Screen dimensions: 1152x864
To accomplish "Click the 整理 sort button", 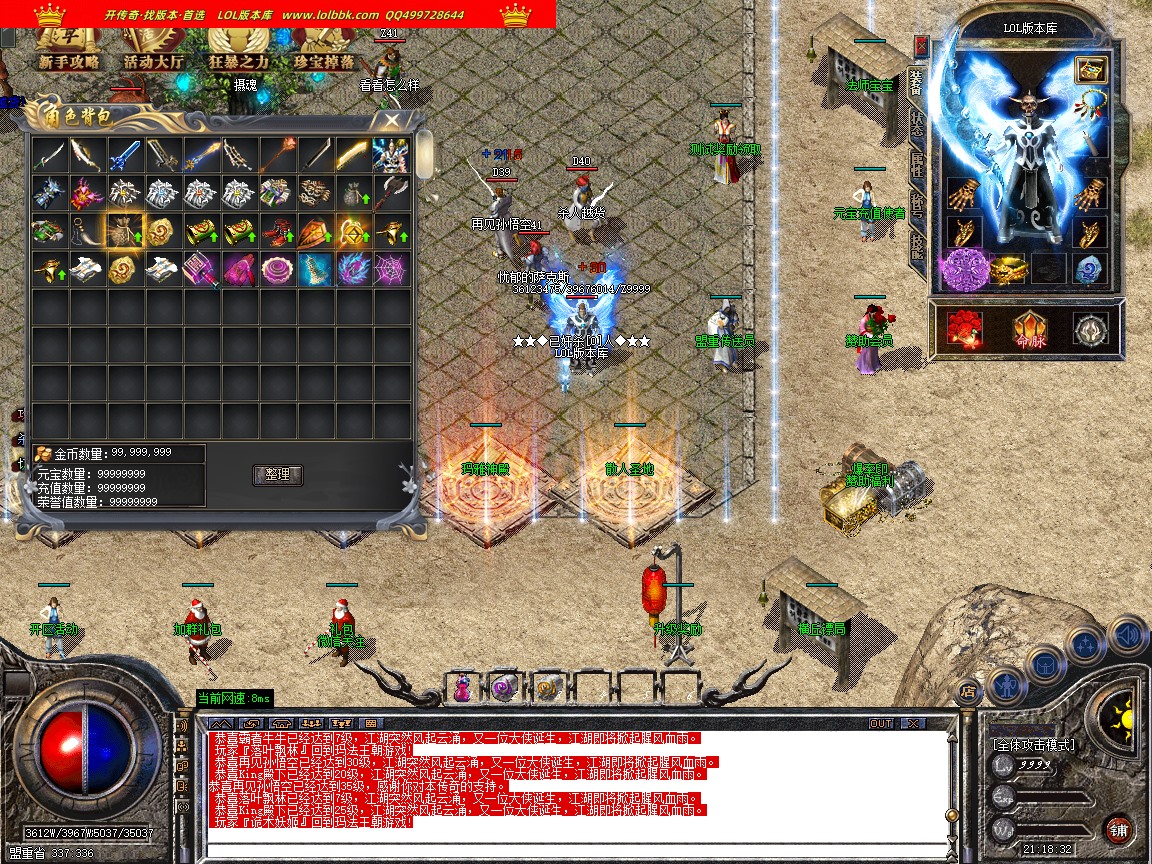I will pyautogui.click(x=277, y=474).
